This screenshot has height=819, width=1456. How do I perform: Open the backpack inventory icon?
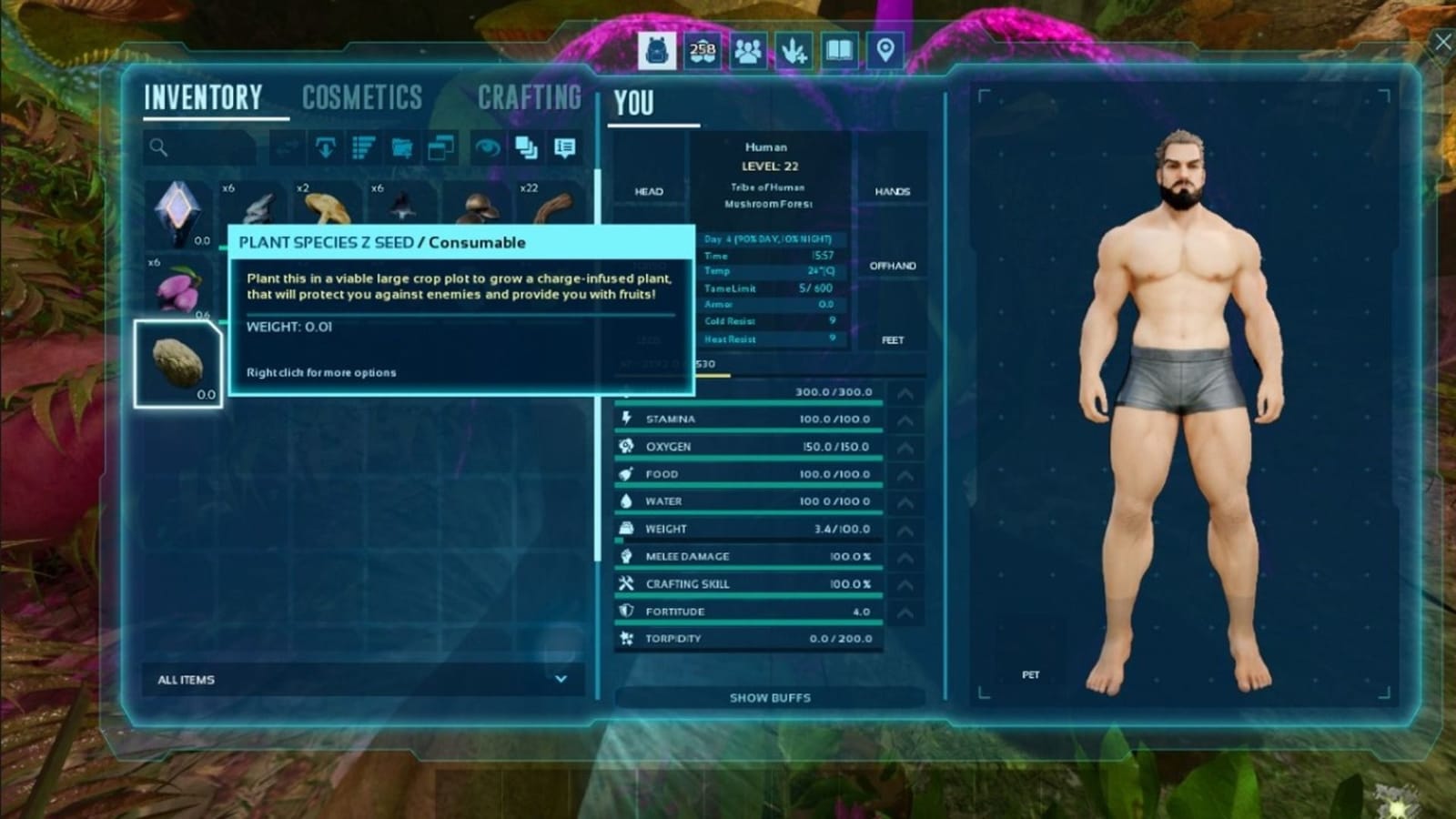pos(657,51)
